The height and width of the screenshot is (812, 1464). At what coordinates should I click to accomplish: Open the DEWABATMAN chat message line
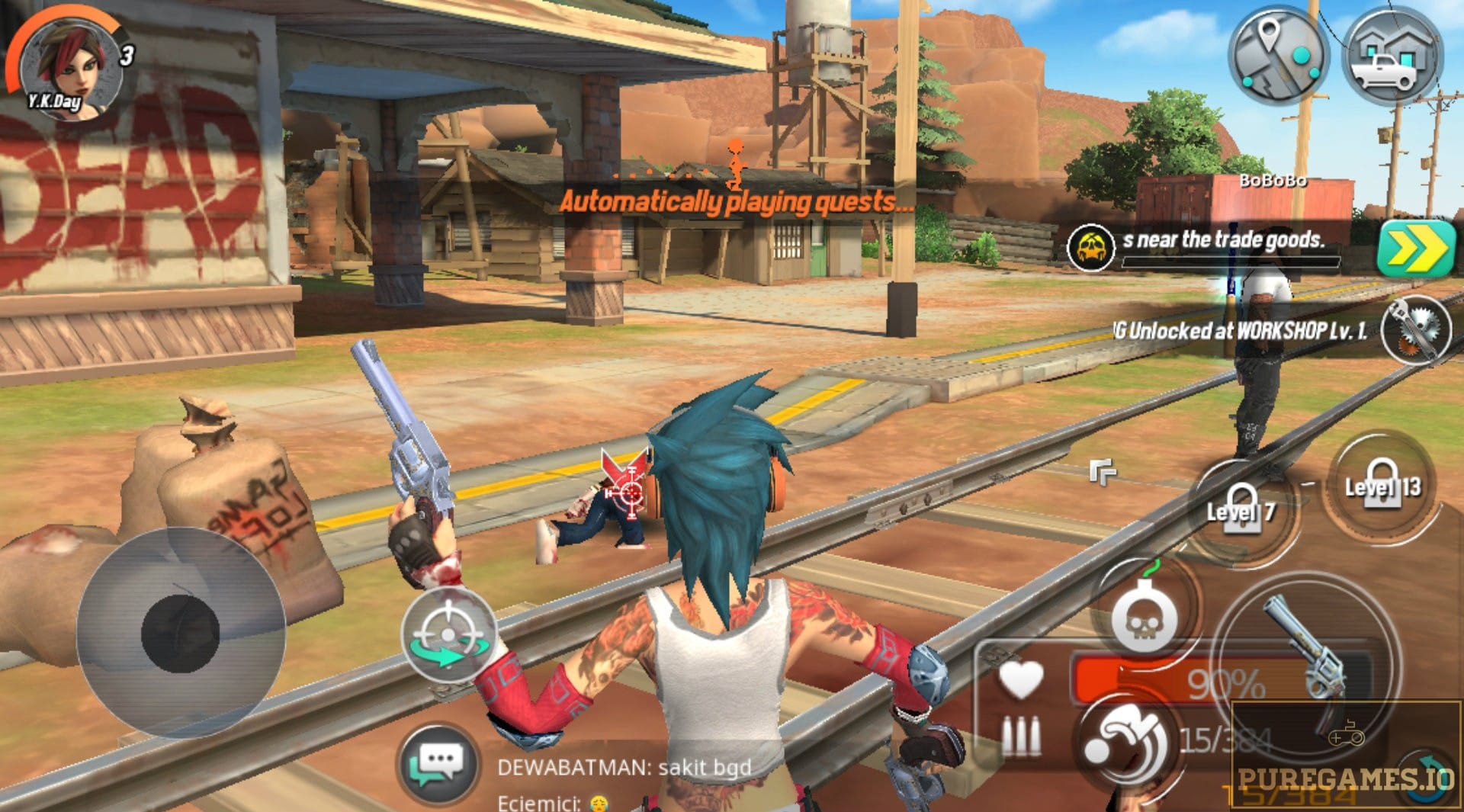[624, 767]
